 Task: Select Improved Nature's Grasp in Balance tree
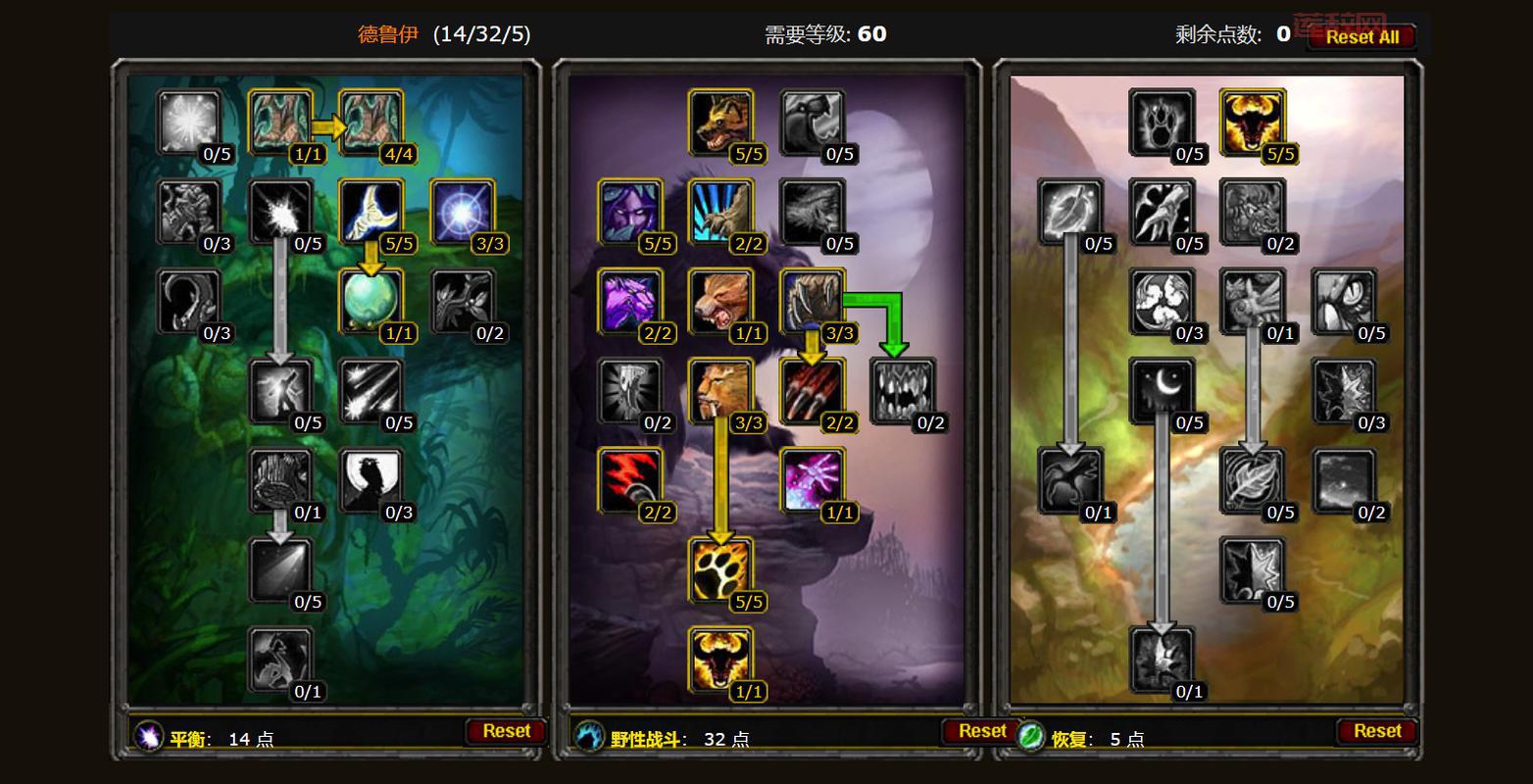370,121
